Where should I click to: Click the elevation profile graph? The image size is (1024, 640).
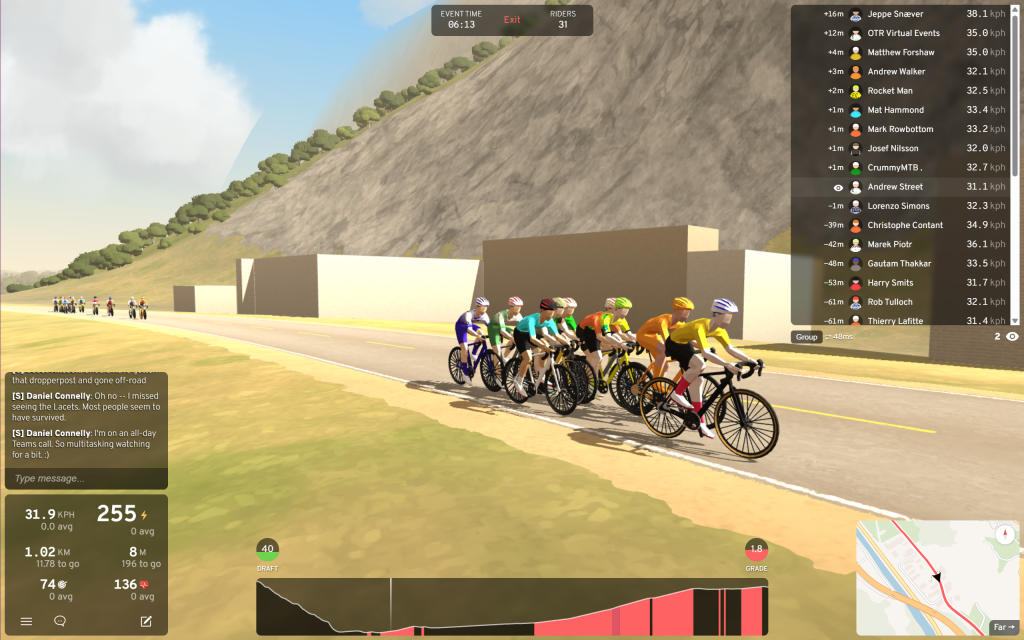(x=511, y=606)
